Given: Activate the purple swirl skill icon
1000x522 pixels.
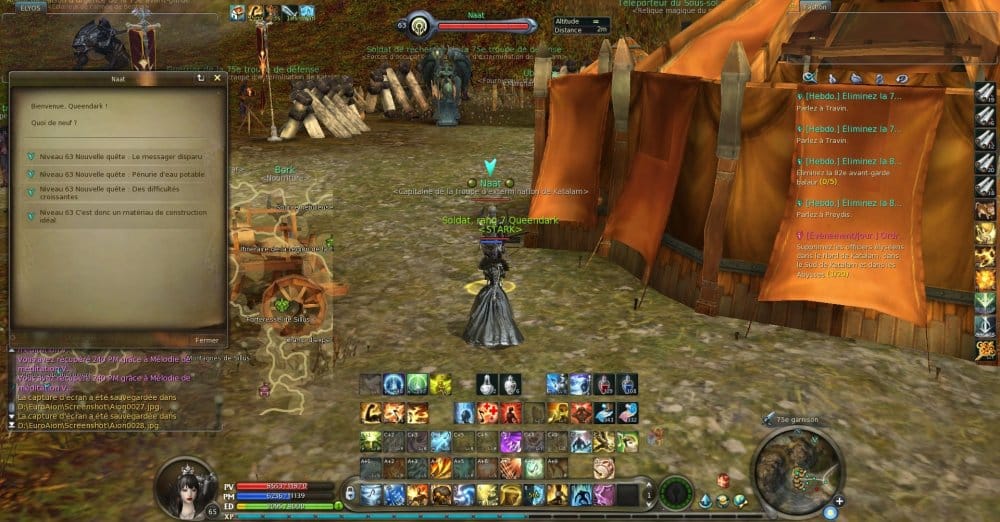Looking at the screenshot, I should (x=510, y=441).
